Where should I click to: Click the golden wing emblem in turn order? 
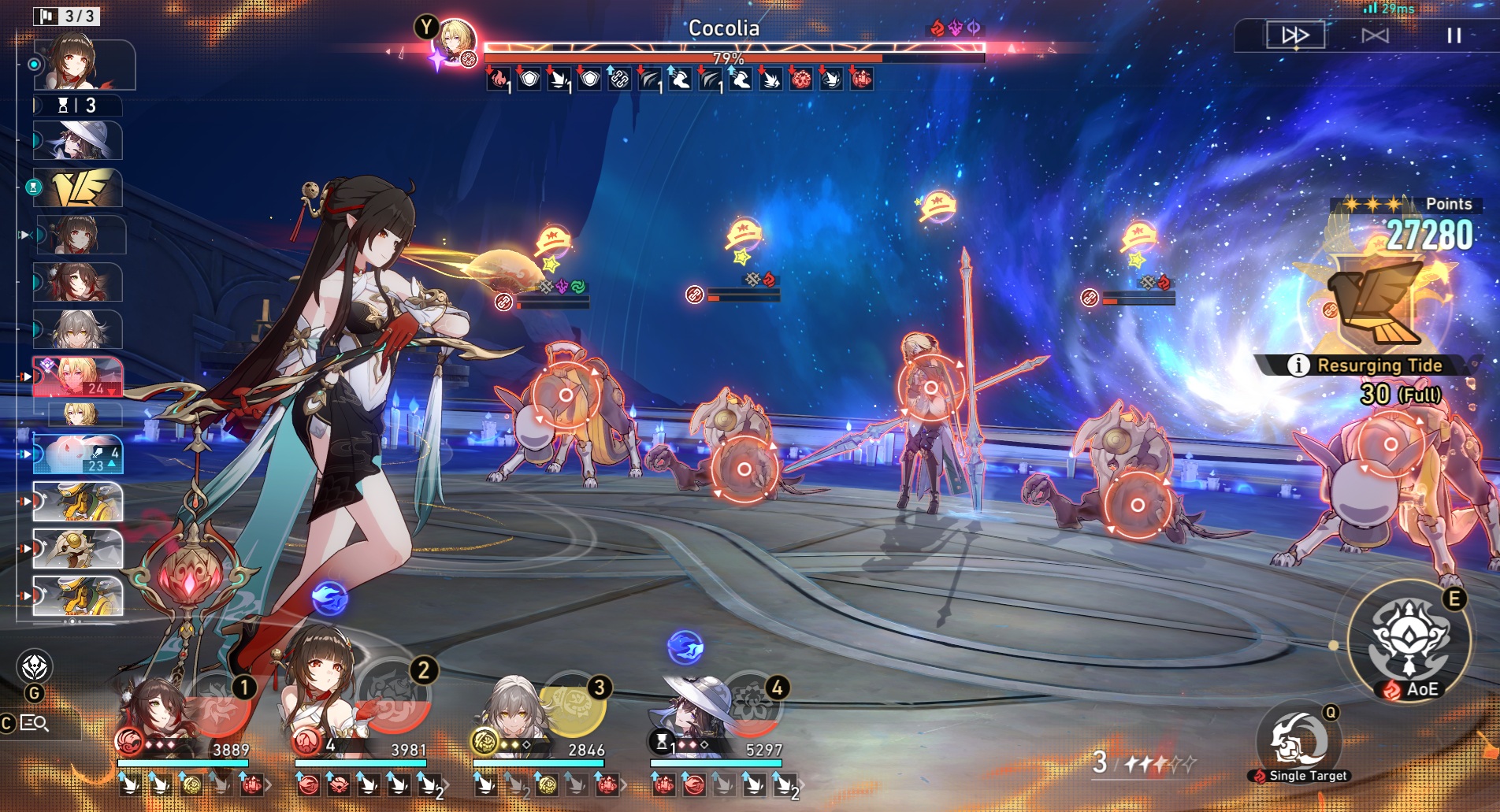[79, 187]
